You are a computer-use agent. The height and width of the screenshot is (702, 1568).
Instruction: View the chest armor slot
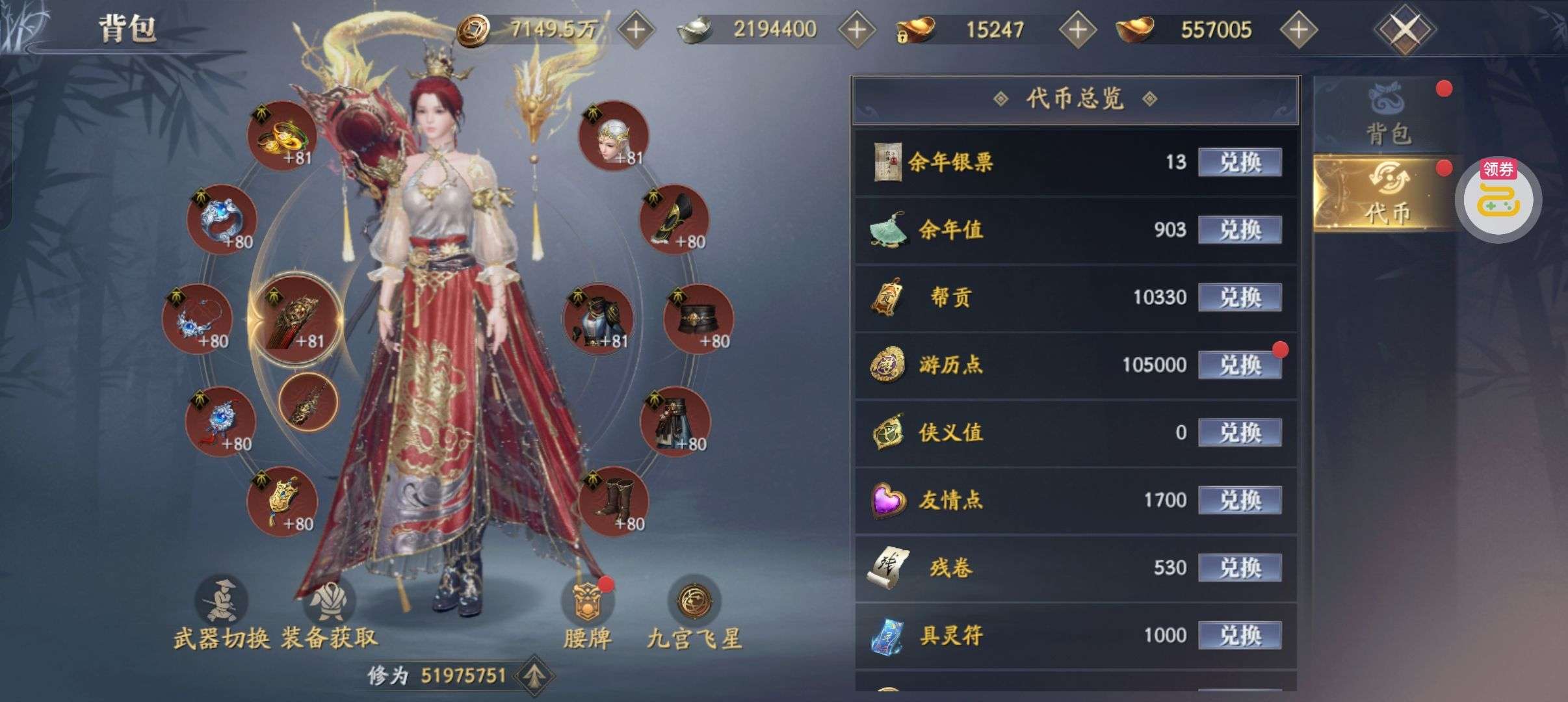click(x=597, y=319)
